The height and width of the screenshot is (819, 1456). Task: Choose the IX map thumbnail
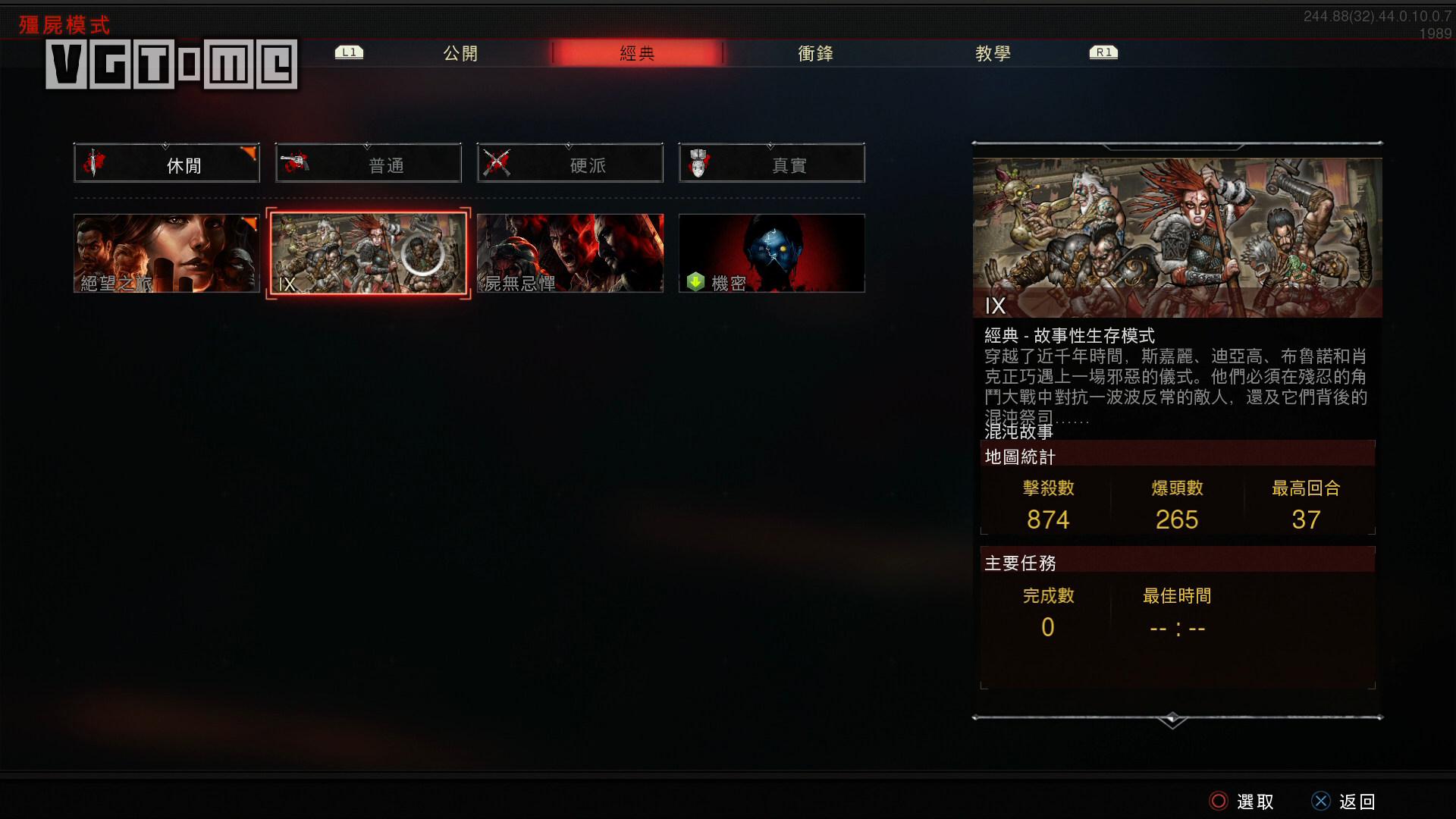coord(369,253)
